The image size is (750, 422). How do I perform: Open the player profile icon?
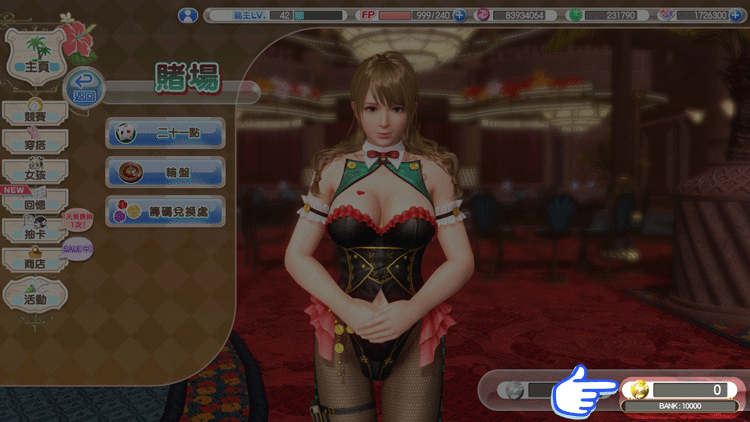pos(187,15)
